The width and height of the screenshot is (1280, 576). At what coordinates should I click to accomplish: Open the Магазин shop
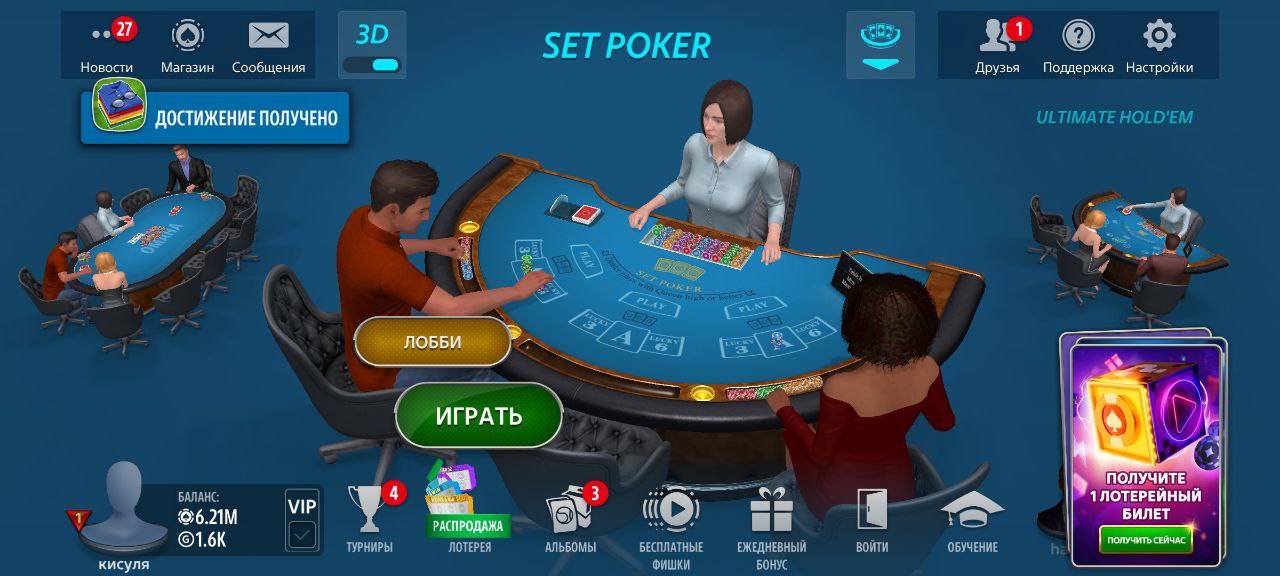pos(187,45)
